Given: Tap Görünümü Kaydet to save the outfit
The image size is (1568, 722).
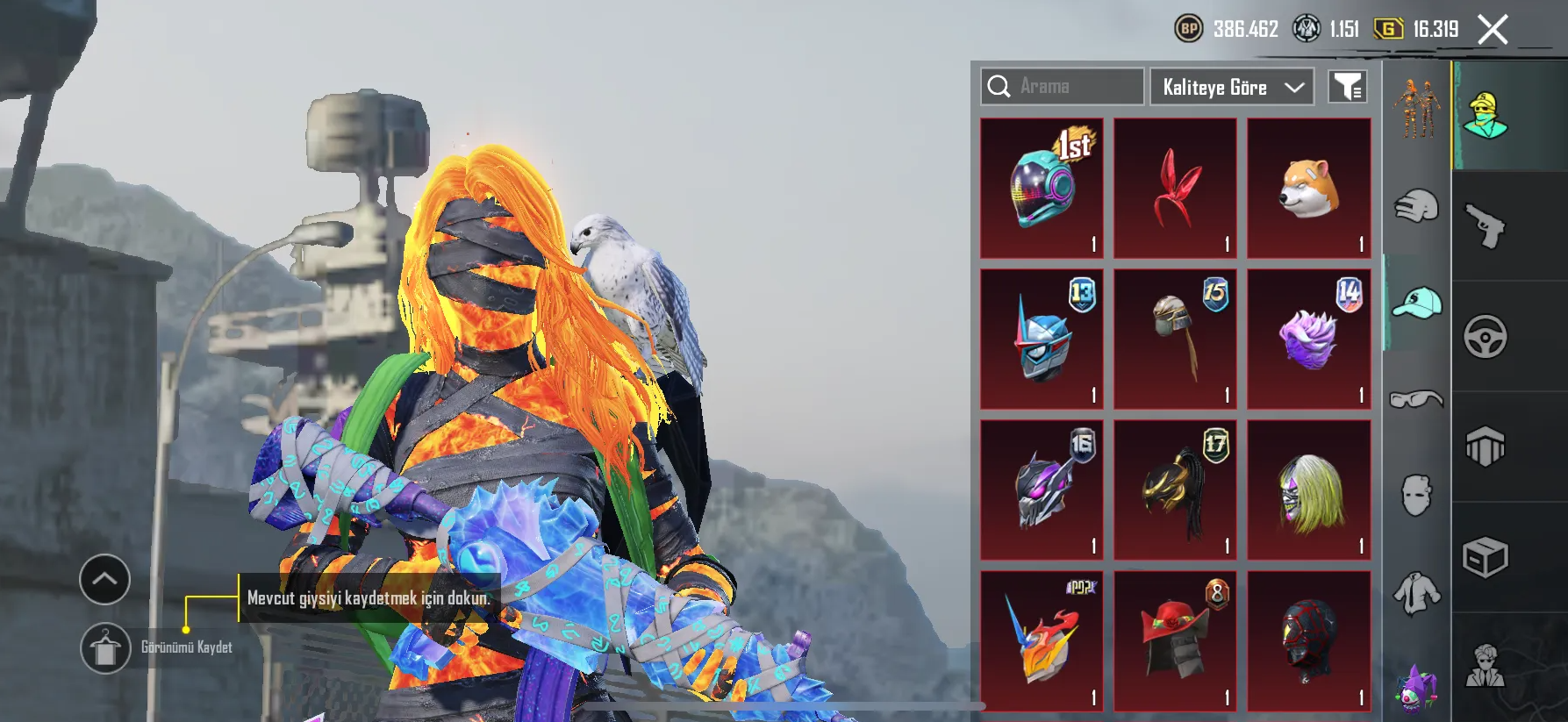Looking at the screenshot, I should coord(106,648).
